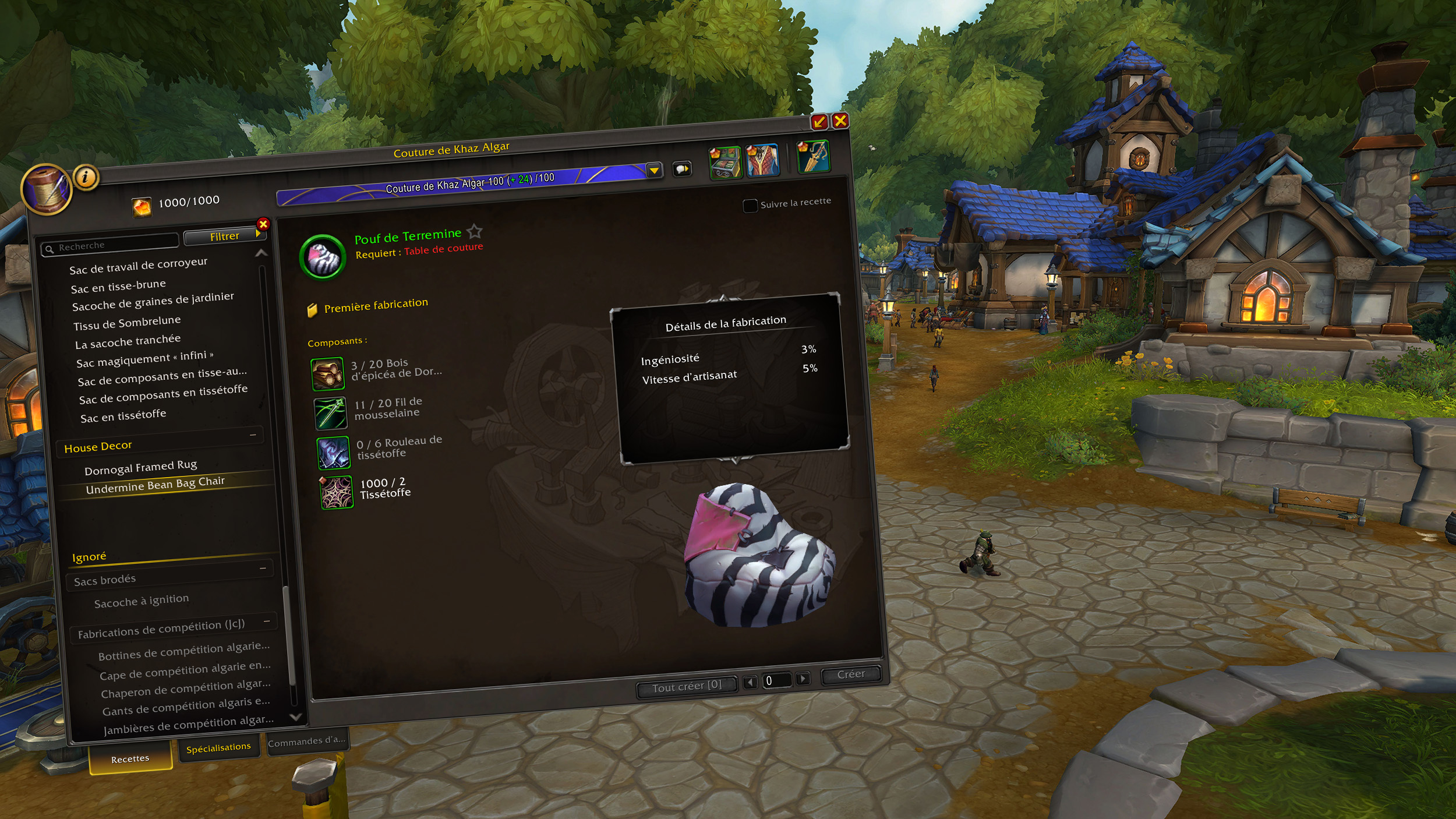Open the Filtrer recipe filter menu

(x=225, y=236)
